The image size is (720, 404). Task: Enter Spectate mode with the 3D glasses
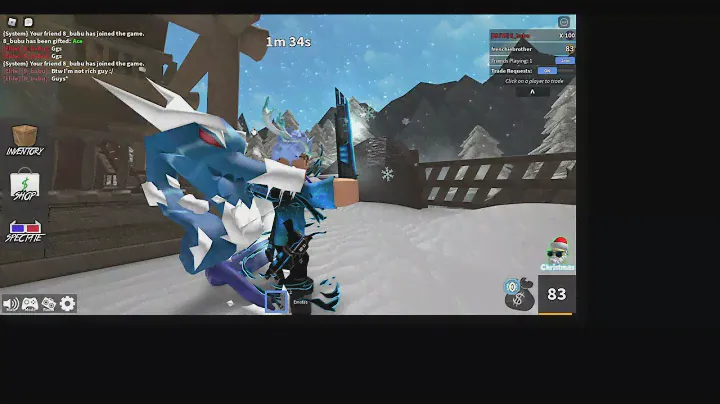point(24,230)
